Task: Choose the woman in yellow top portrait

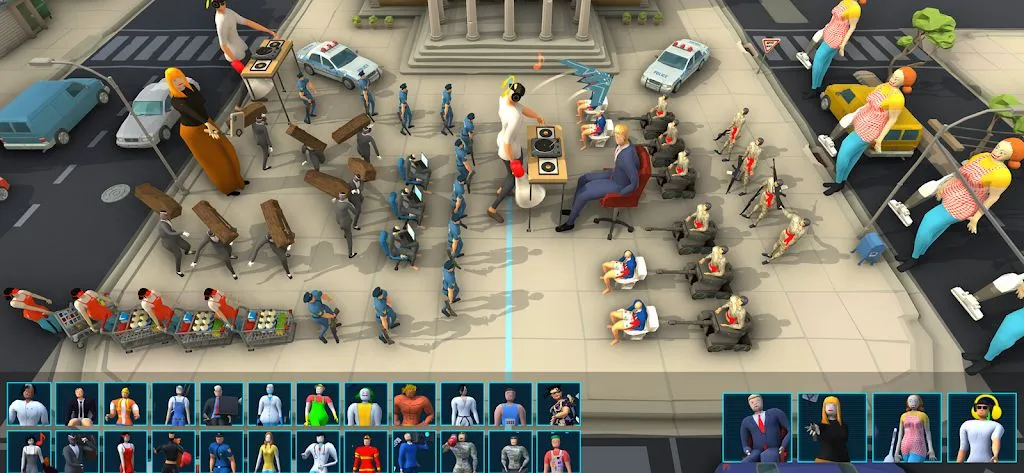Action: pos(270,452)
